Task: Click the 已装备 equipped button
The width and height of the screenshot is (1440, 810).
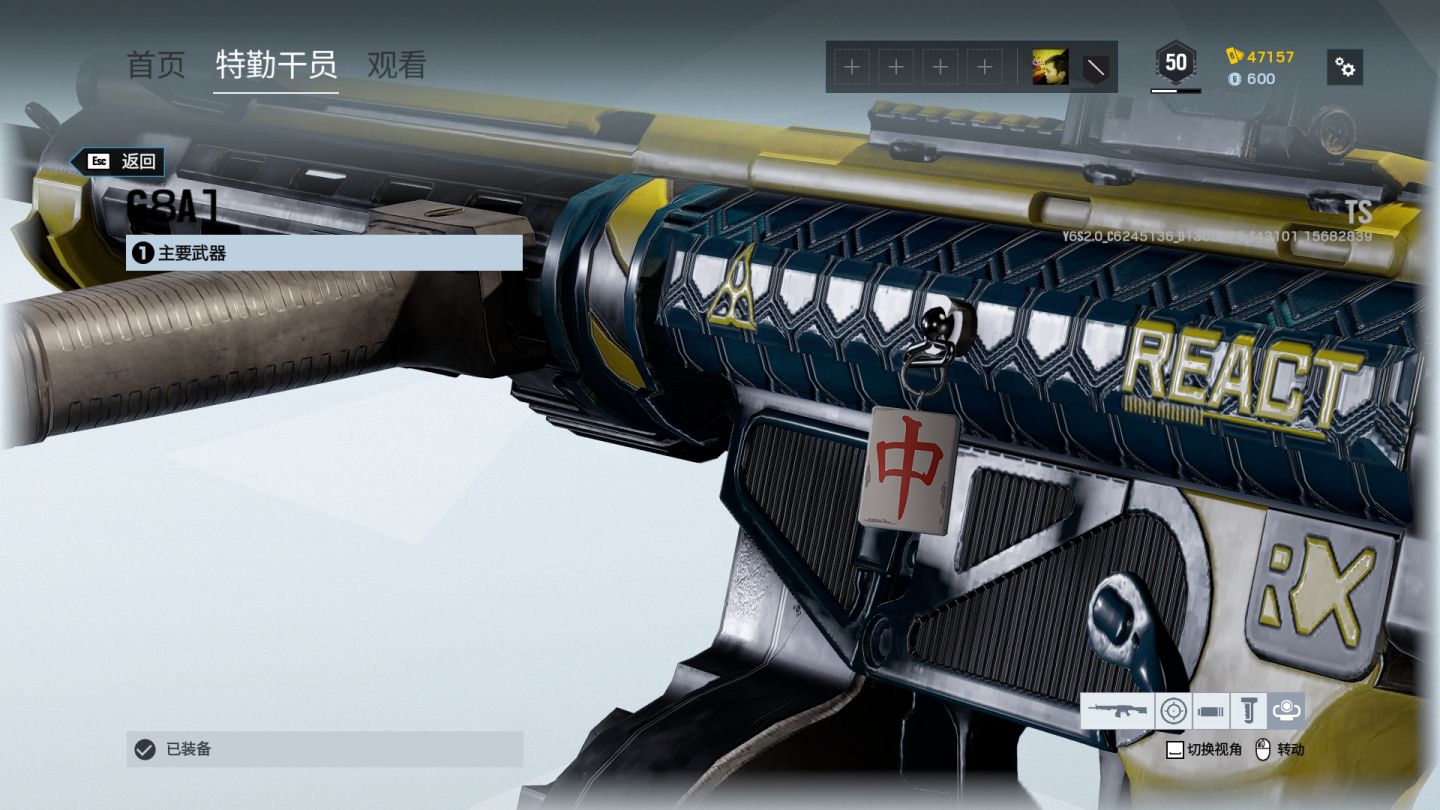Action: [324, 749]
